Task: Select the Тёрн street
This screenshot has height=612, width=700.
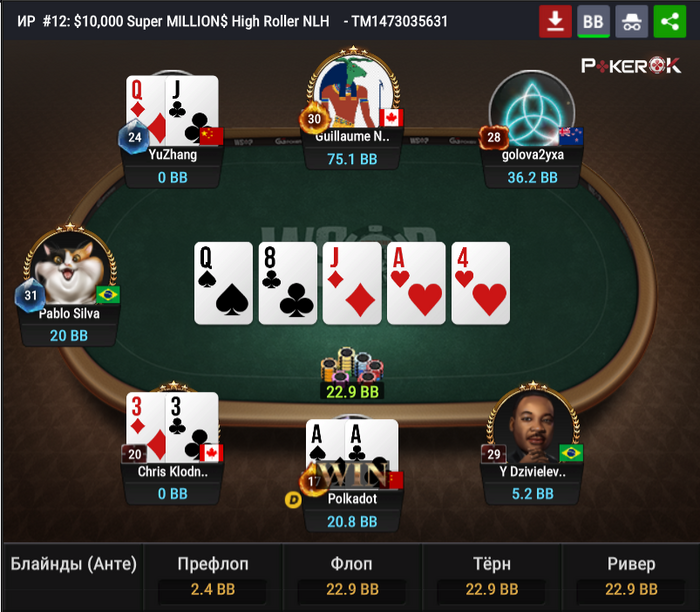Action: click(x=491, y=577)
